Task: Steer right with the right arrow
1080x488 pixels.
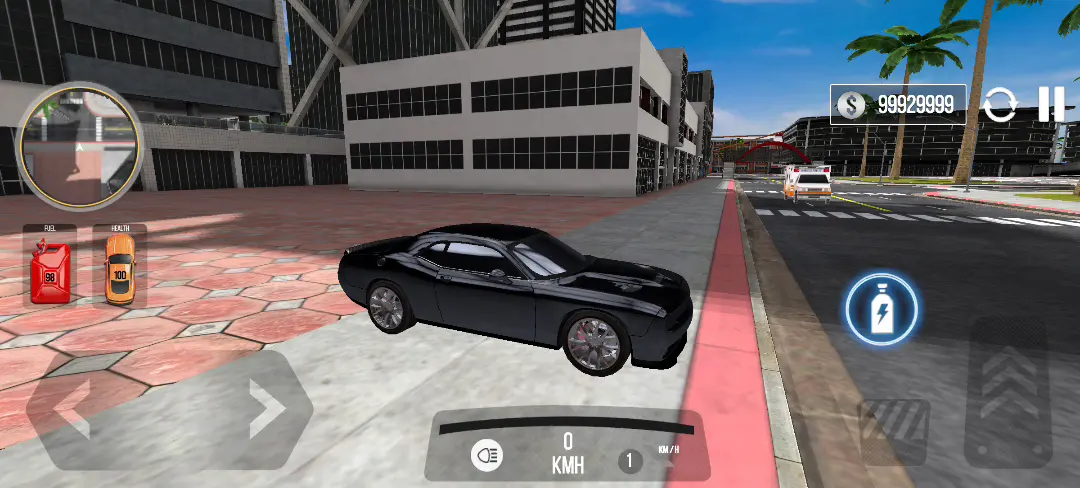Action: [x=265, y=407]
